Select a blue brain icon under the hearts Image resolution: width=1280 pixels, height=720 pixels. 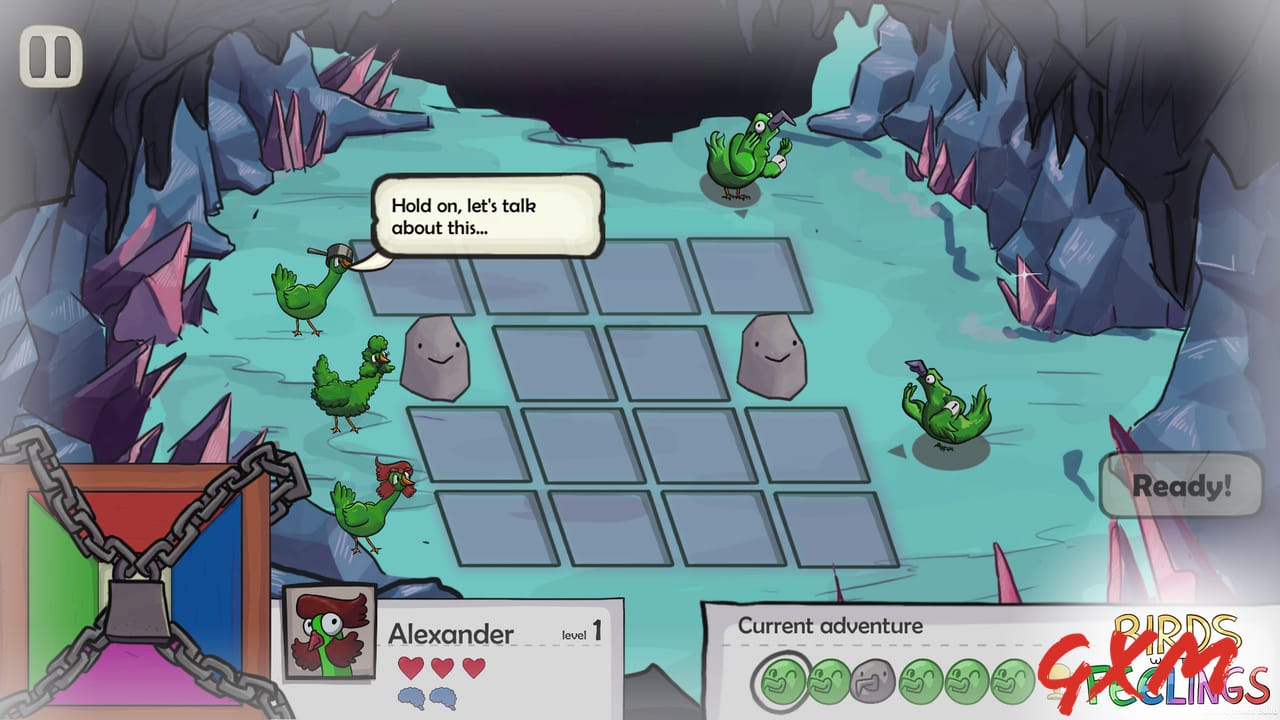coord(412,697)
